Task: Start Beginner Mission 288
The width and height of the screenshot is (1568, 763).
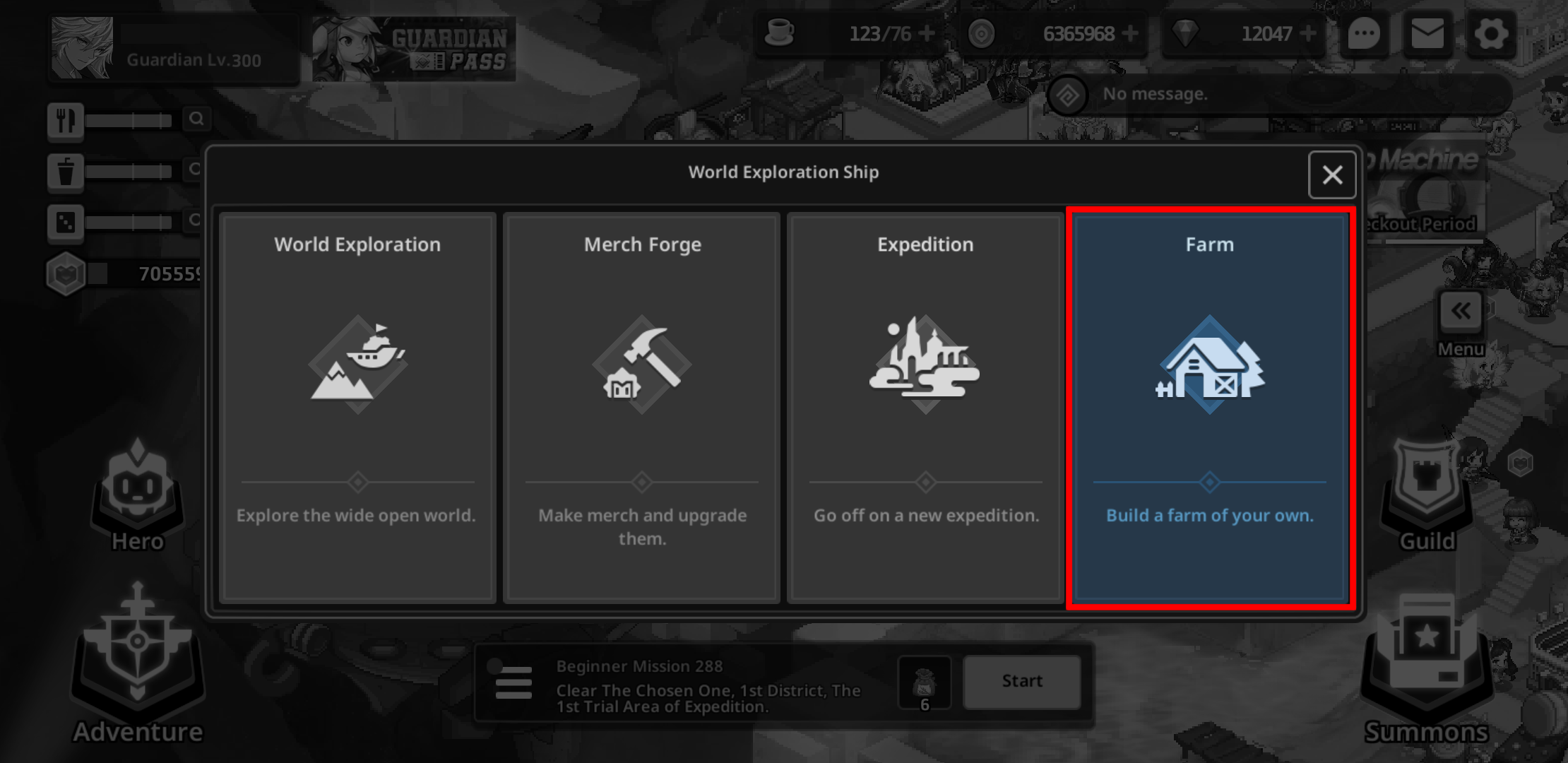Action: tap(1021, 681)
